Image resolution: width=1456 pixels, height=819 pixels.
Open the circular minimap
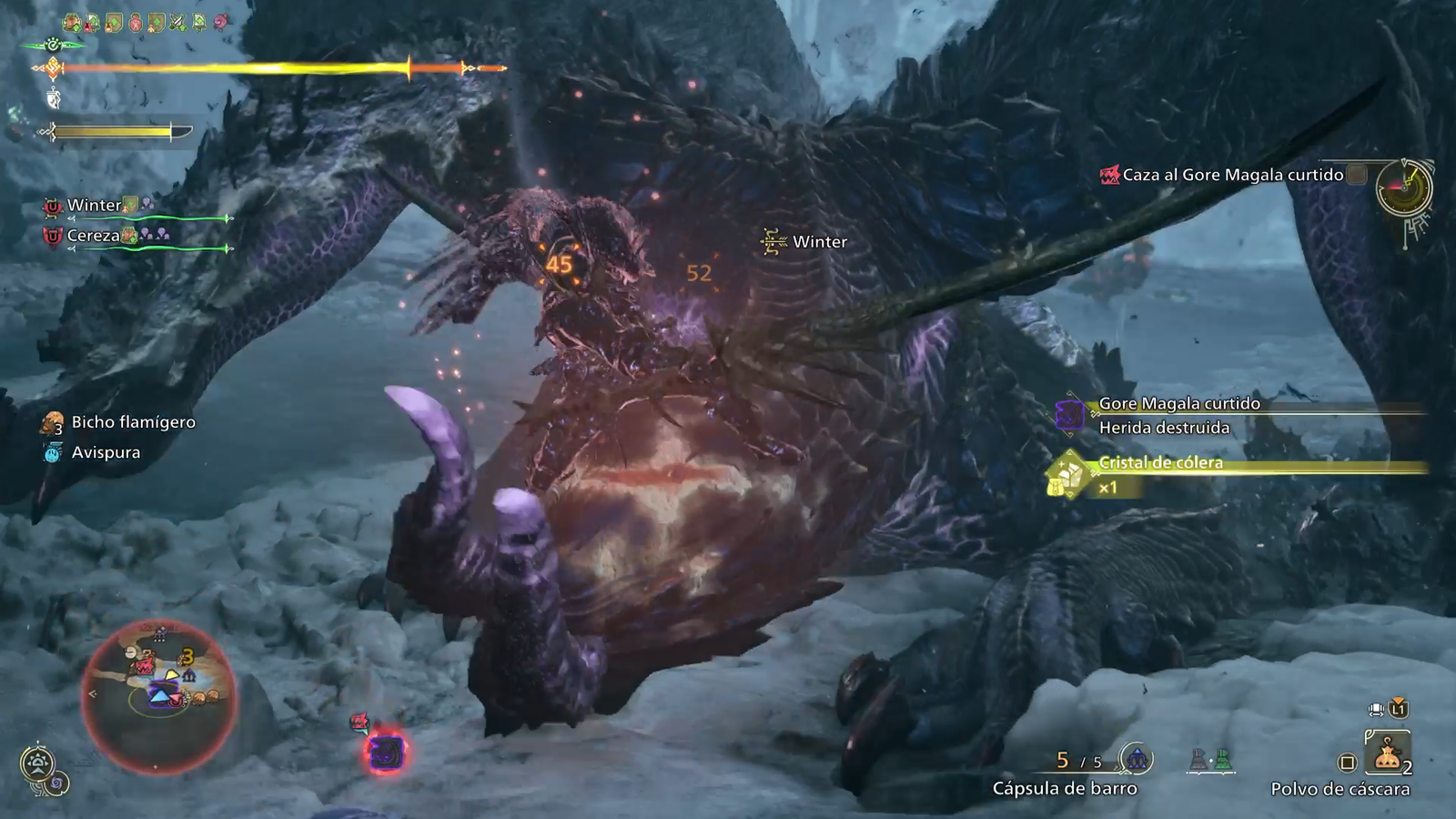click(x=158, y=696)
